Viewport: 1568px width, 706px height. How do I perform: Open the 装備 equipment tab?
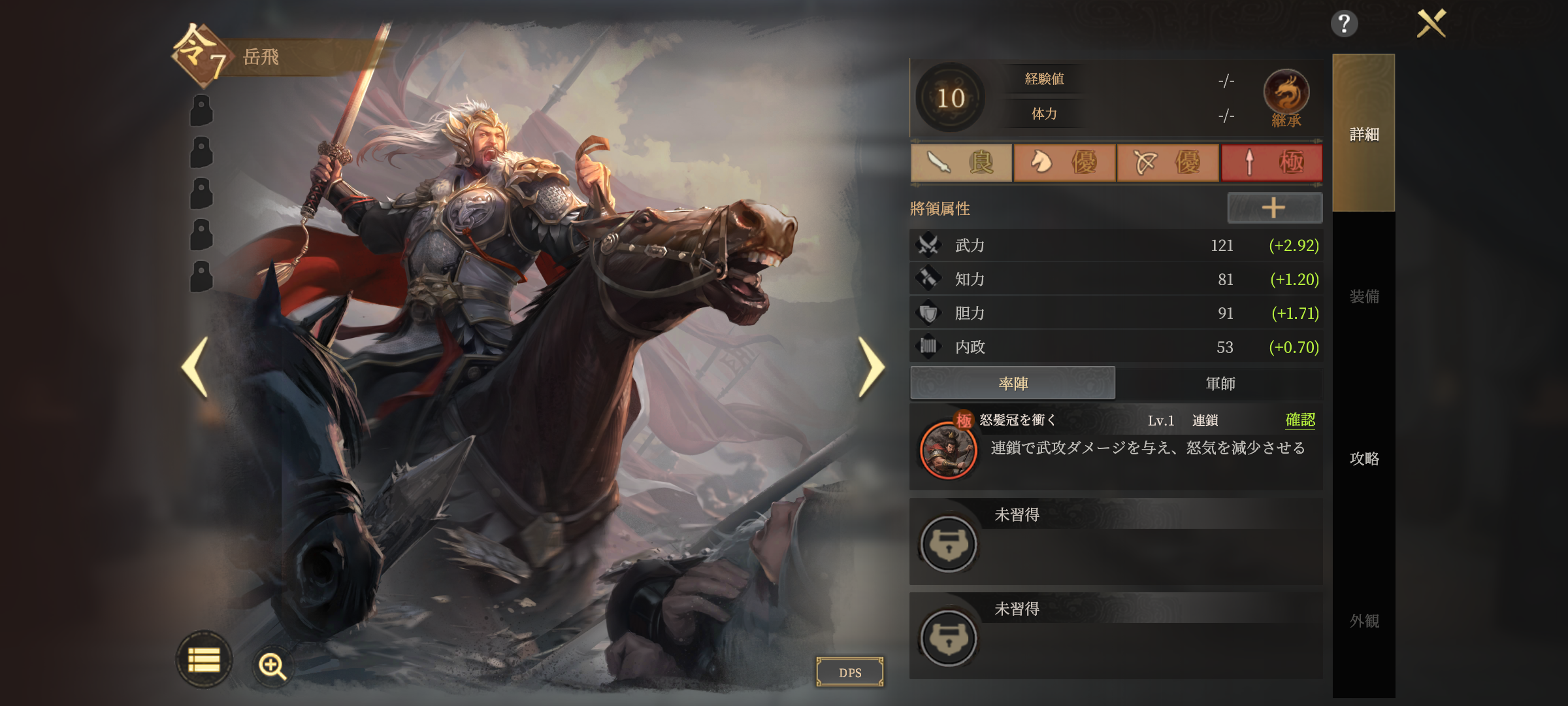click(1364, 296)
